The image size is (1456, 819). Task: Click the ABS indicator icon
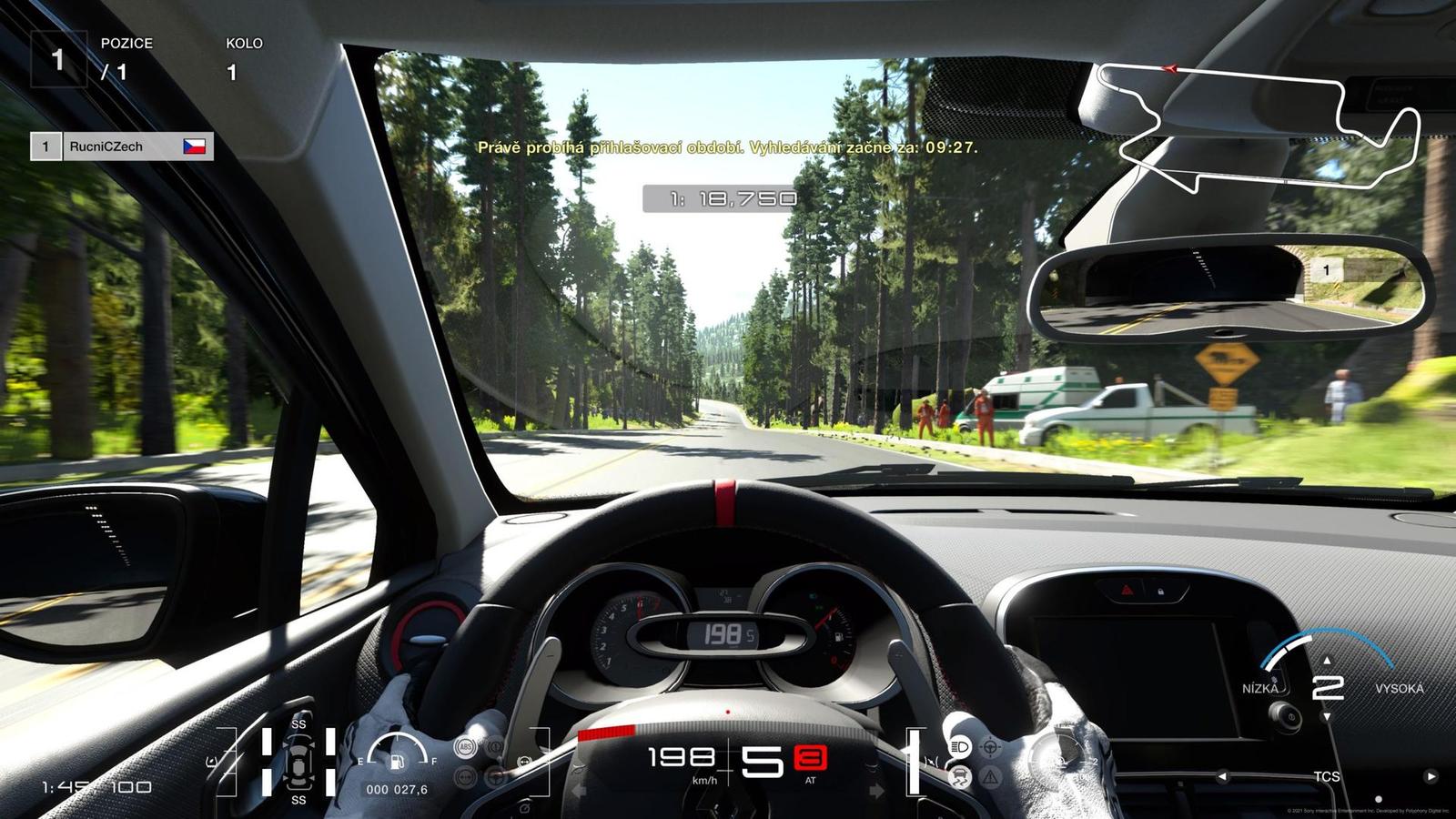[x=466, y=748]
